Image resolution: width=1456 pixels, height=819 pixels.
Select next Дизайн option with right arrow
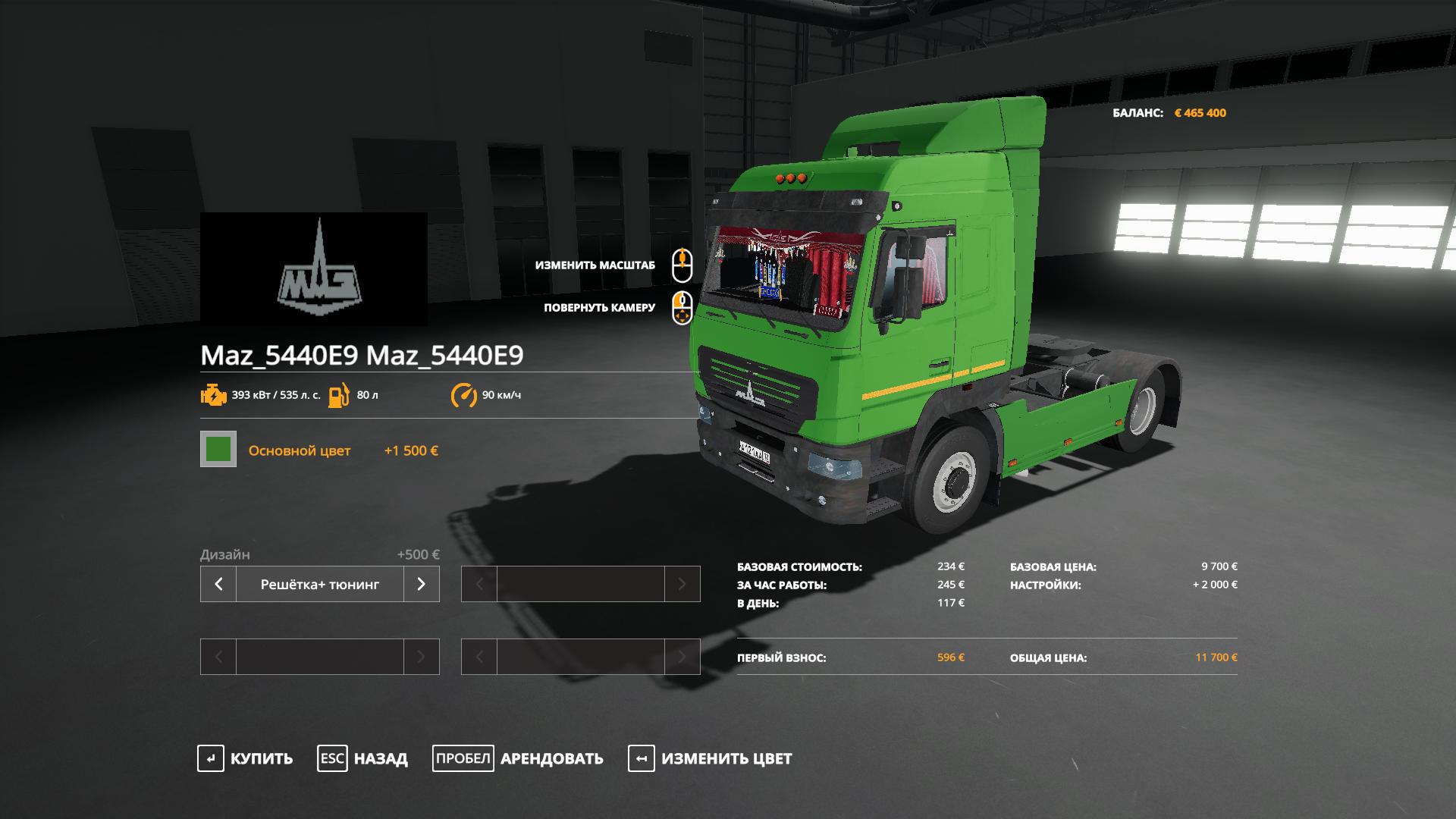[x=421, y=584]
